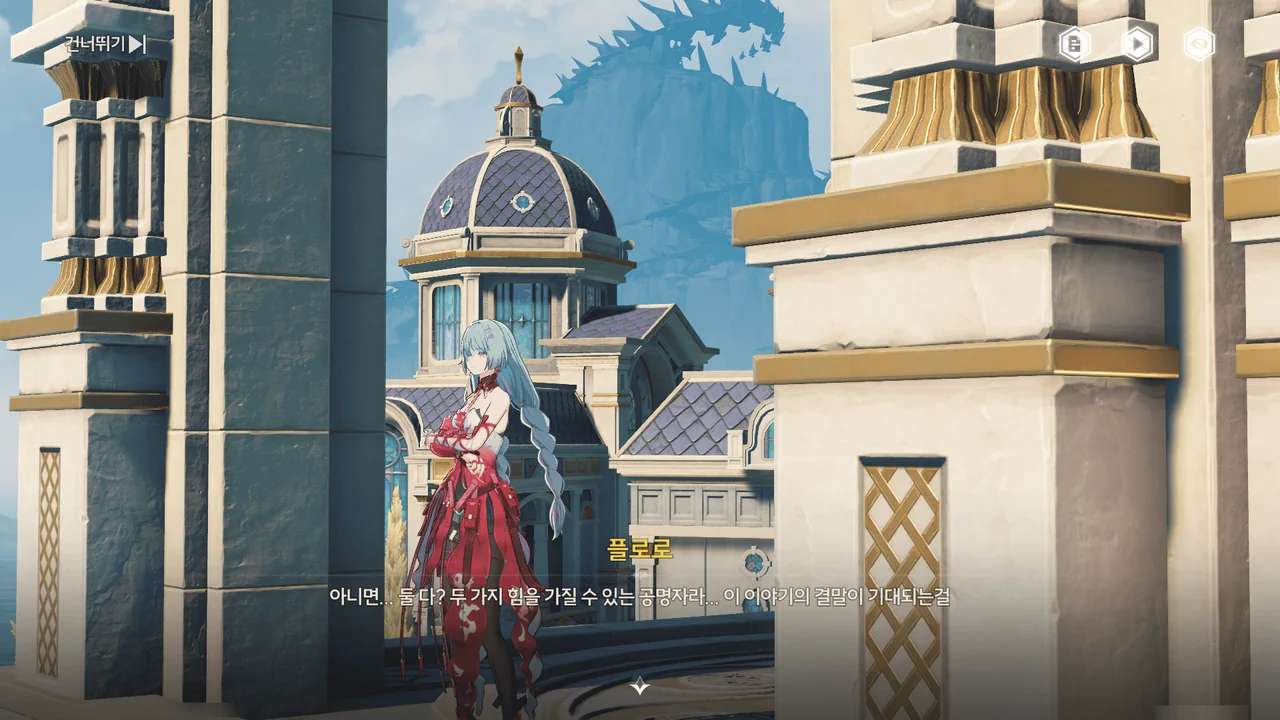
Task: Open the dialogue log document icon
Action: click(x=1074, y=44)
